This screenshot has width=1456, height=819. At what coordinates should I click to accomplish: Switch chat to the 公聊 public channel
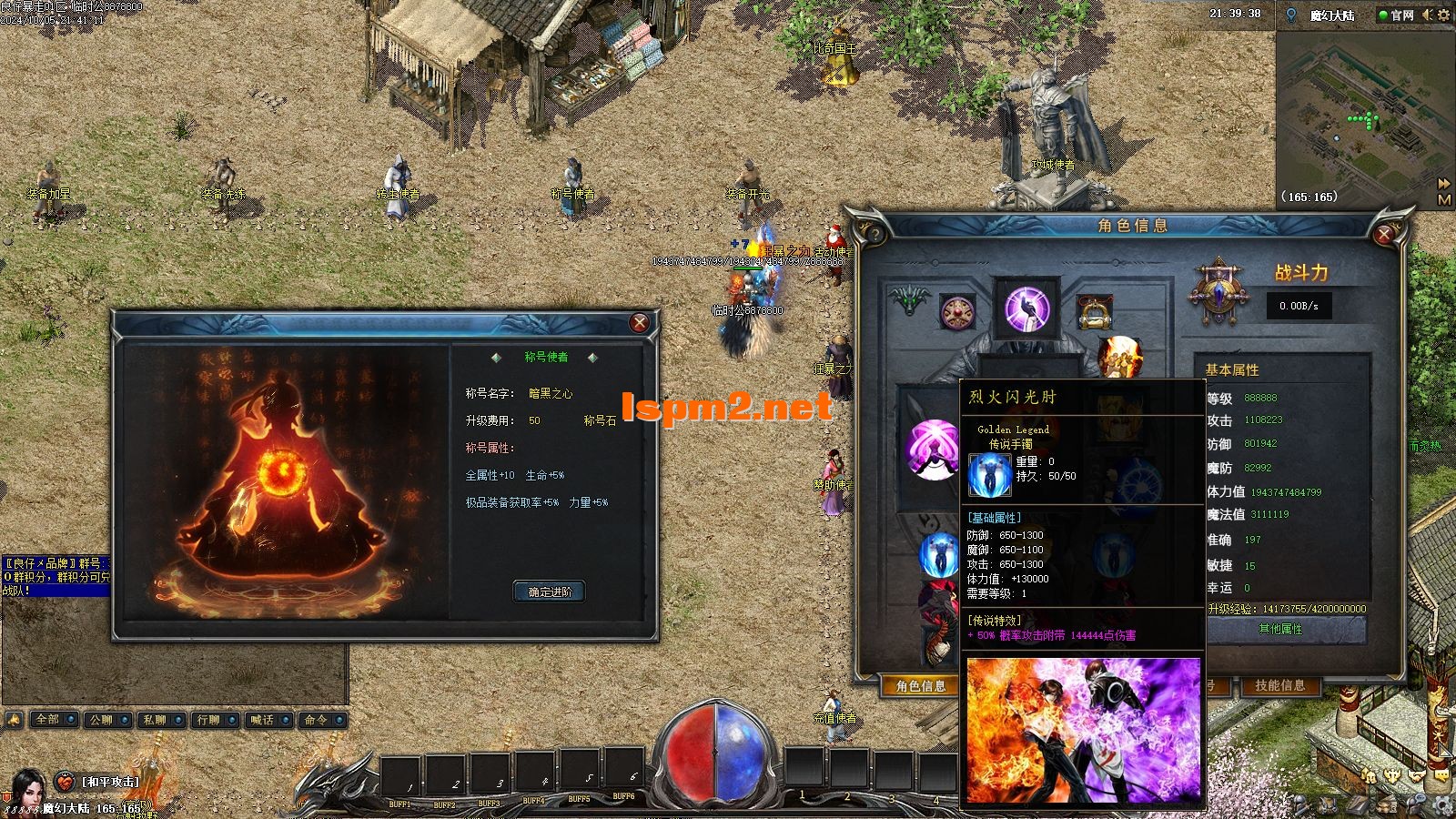click(x=101, y=720)
